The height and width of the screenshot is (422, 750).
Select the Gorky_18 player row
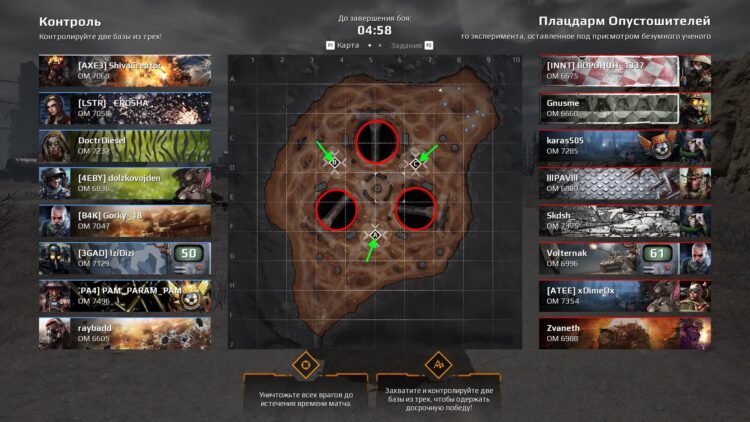pyautogui.click(x=125, y=221)
